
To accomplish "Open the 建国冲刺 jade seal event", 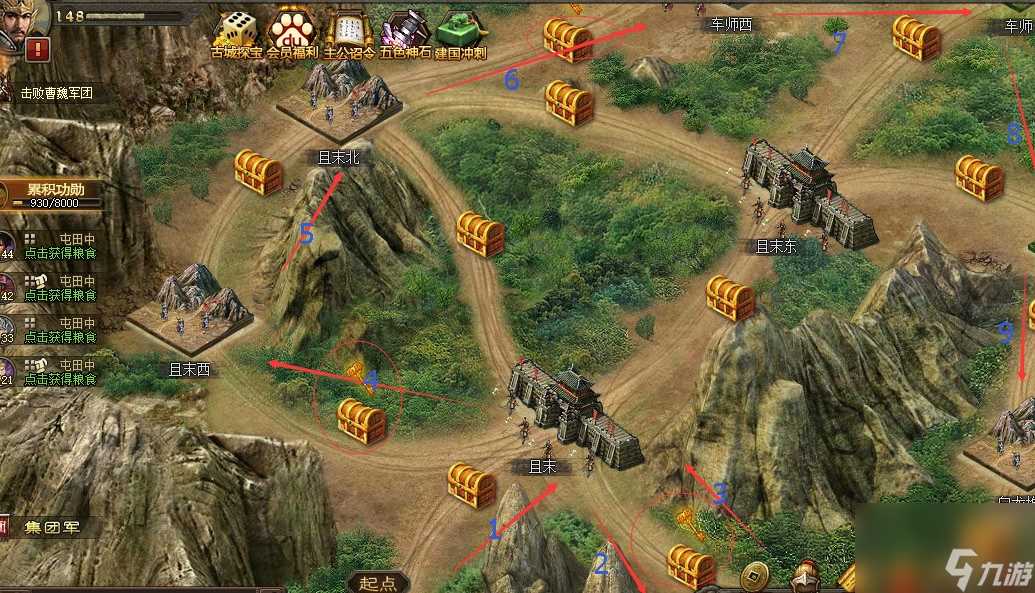I will (x=461, y=32).
